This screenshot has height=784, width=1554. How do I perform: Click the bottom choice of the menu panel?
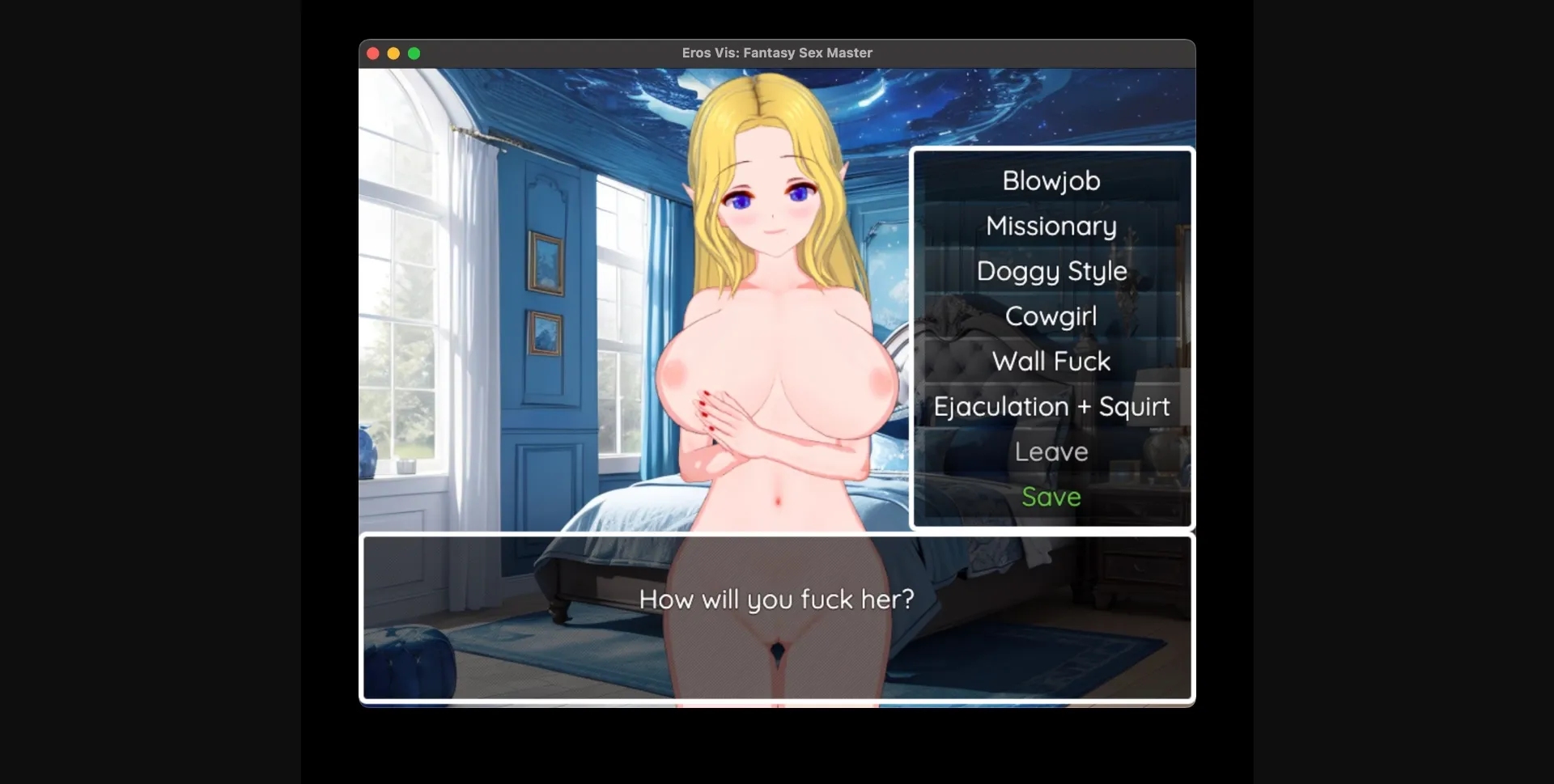[1051, 497]
